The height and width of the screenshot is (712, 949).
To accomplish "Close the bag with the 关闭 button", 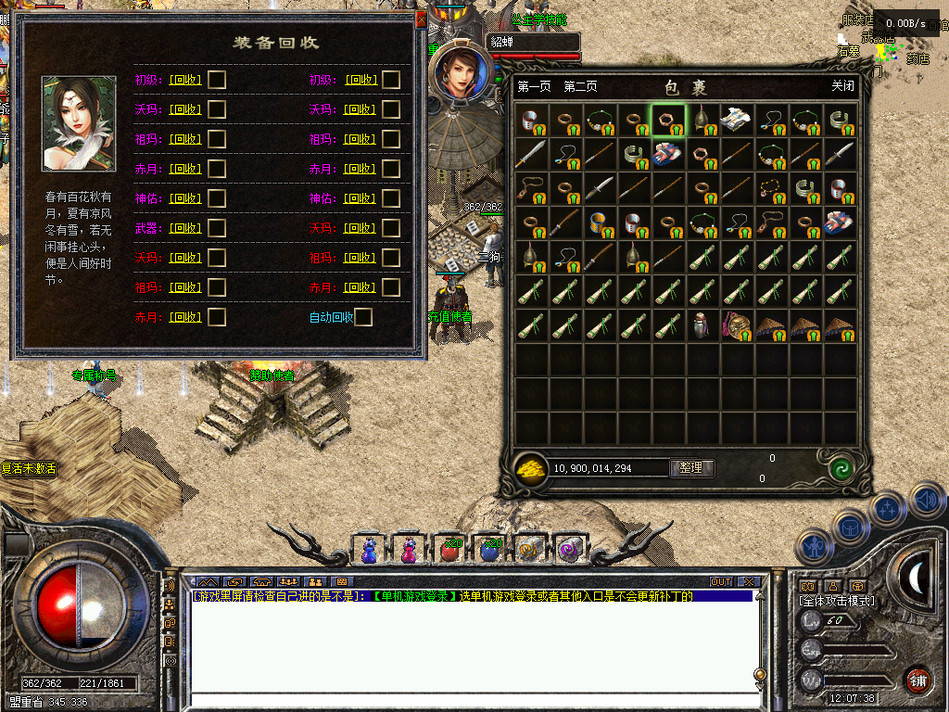I will tap(842, 87).
